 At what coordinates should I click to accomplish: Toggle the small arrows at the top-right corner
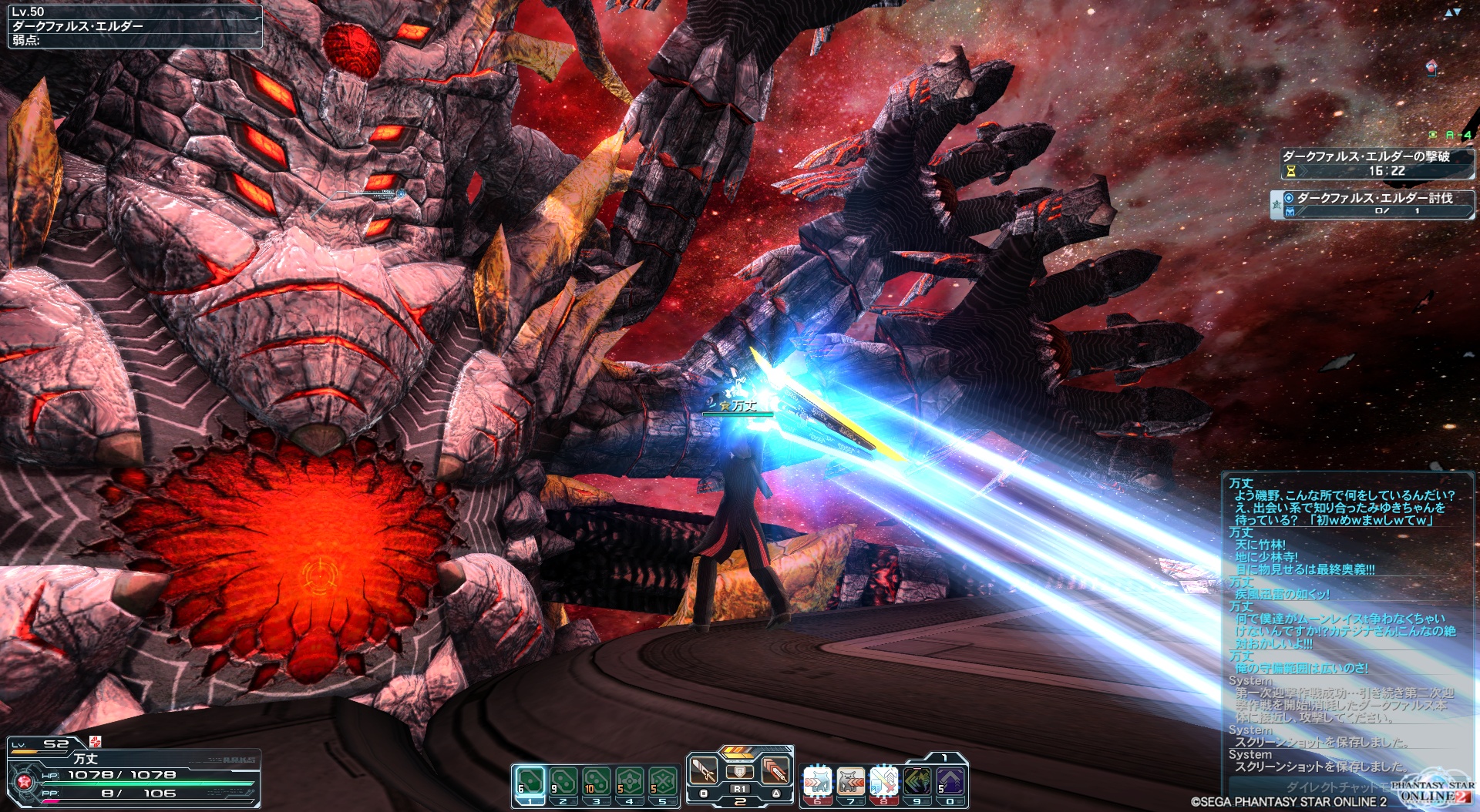tap(1452, 12)
